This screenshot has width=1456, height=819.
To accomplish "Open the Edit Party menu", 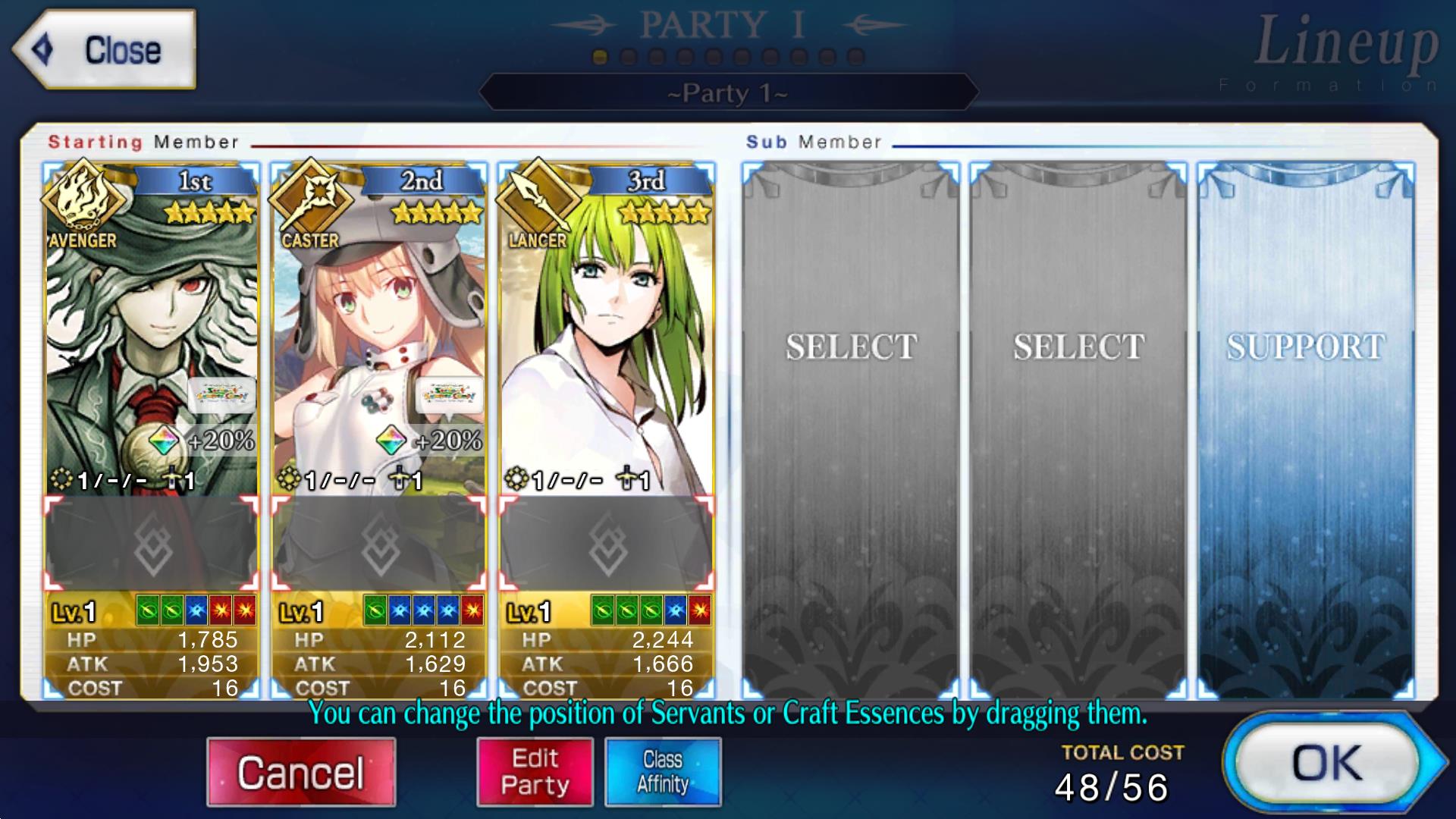I will pos(535,772).
